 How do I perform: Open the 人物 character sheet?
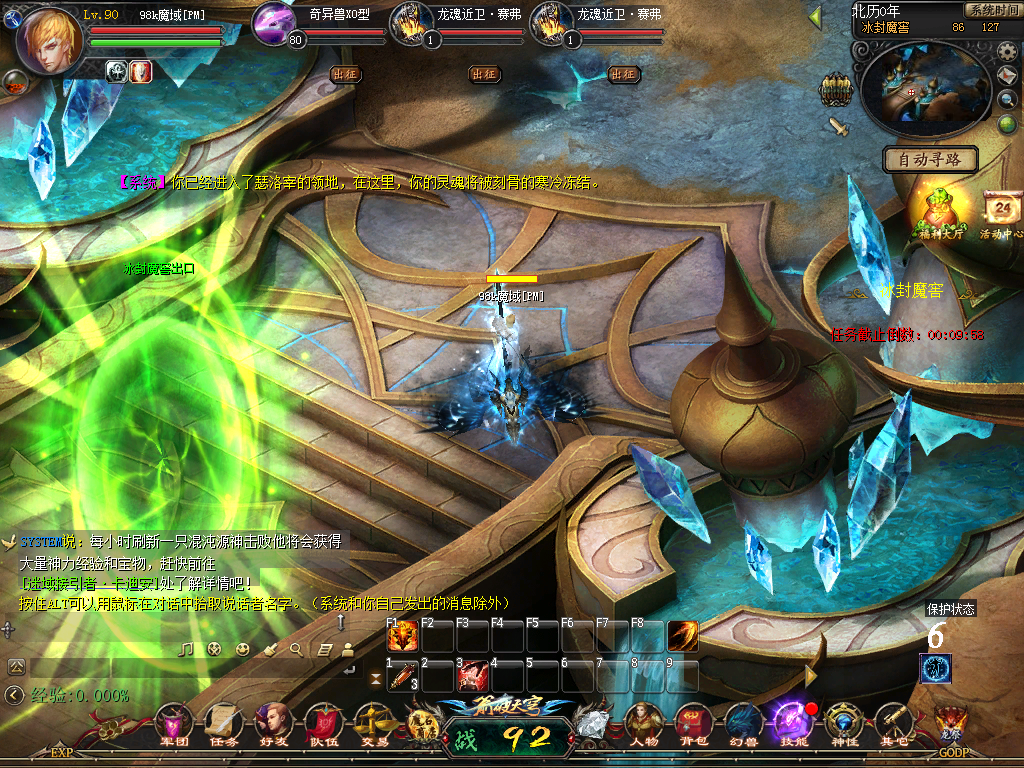point(644,722)
